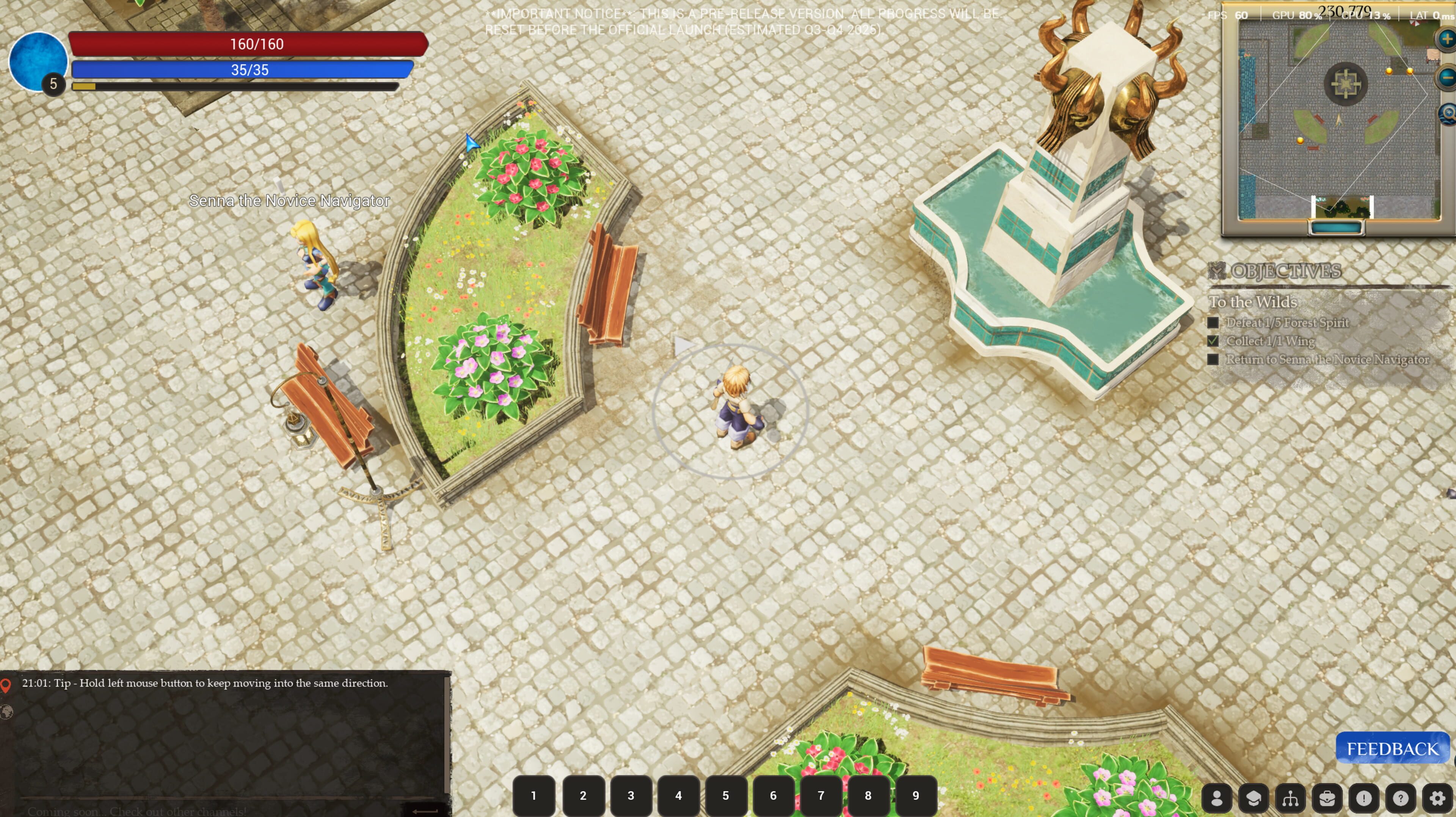
Task: Switch to the red location-pin chat channel
Action: tap(6, 685)
